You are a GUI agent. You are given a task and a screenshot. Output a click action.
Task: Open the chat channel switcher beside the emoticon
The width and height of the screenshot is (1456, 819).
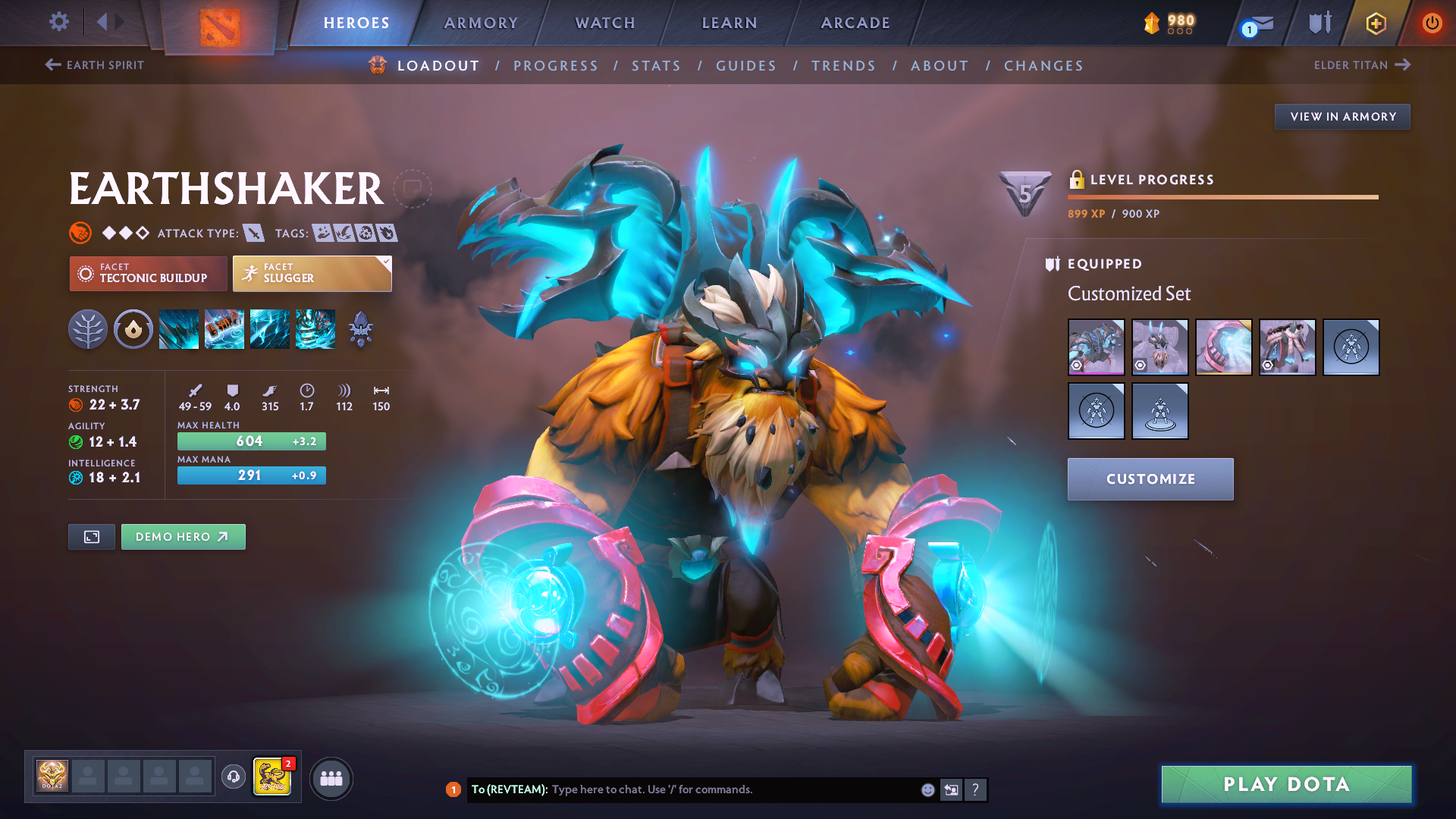[951, 789]
